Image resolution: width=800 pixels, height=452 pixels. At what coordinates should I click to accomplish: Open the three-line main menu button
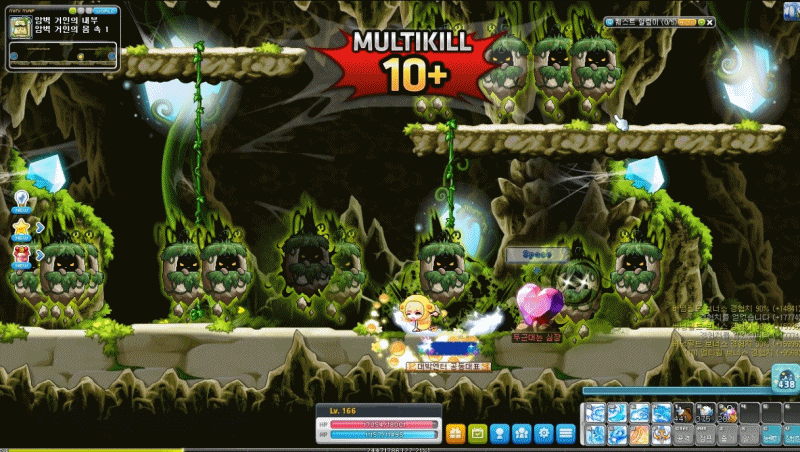pyautogui.click(x=566, y=434)
